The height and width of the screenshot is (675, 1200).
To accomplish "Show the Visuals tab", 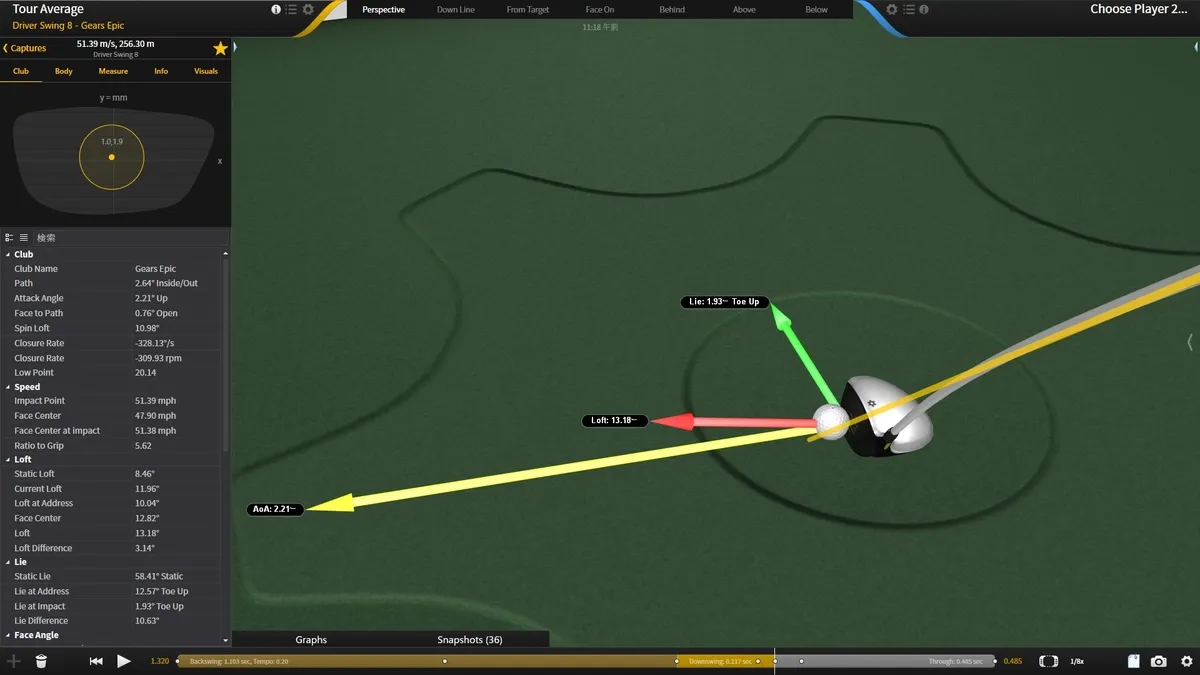I will pos(206,72).
